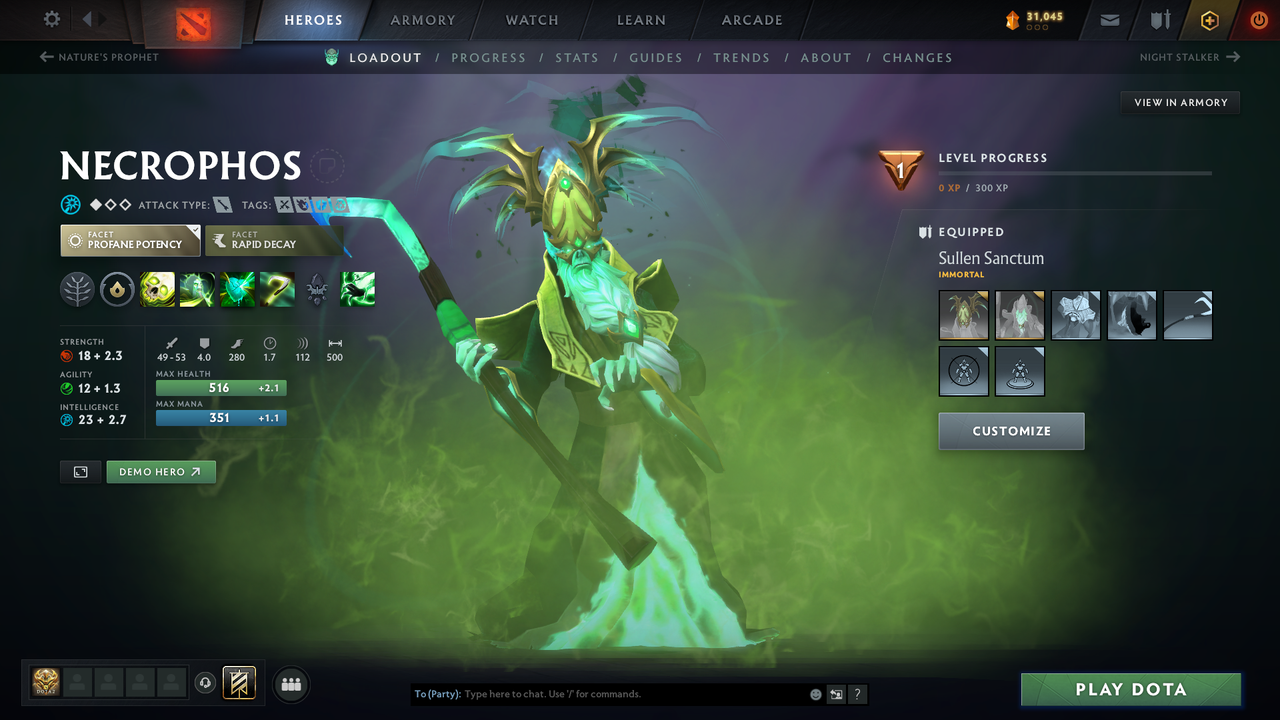Screen dimensions: 1280x720
Task: Click the DEMO HERO button
Action: coord(161,471)
